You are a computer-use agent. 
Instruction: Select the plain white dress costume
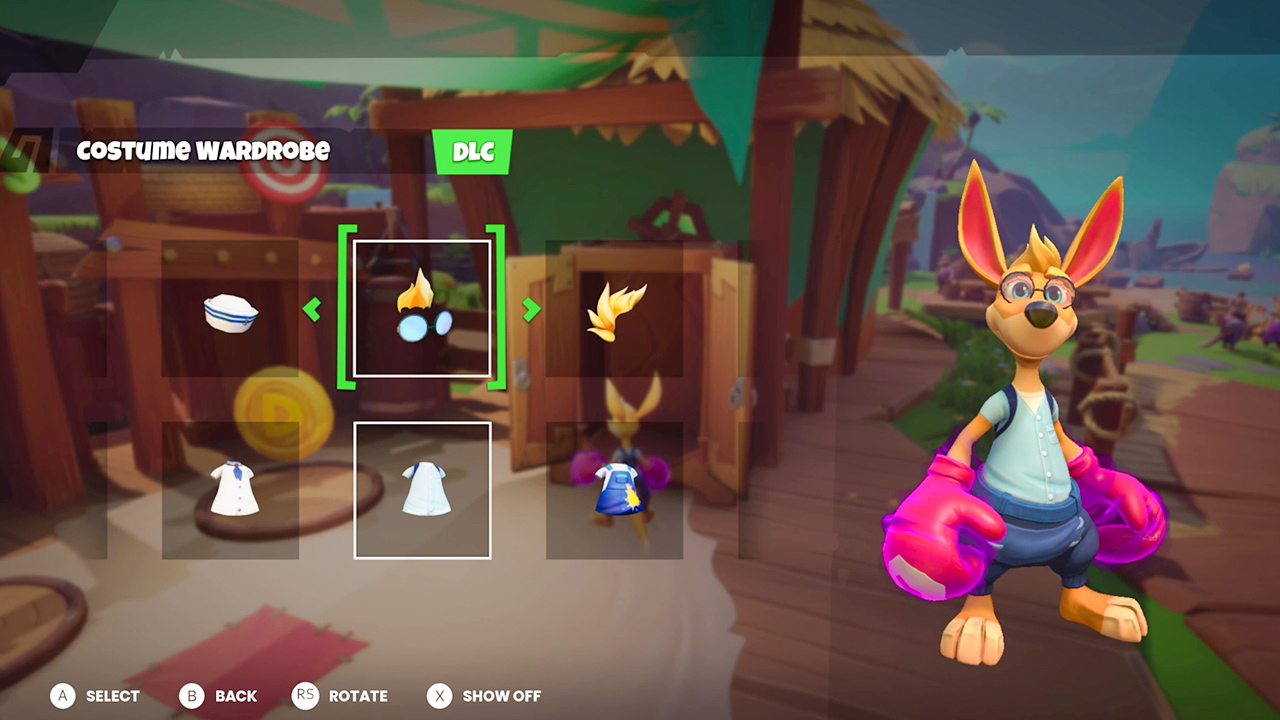click(x=421, y=490)
